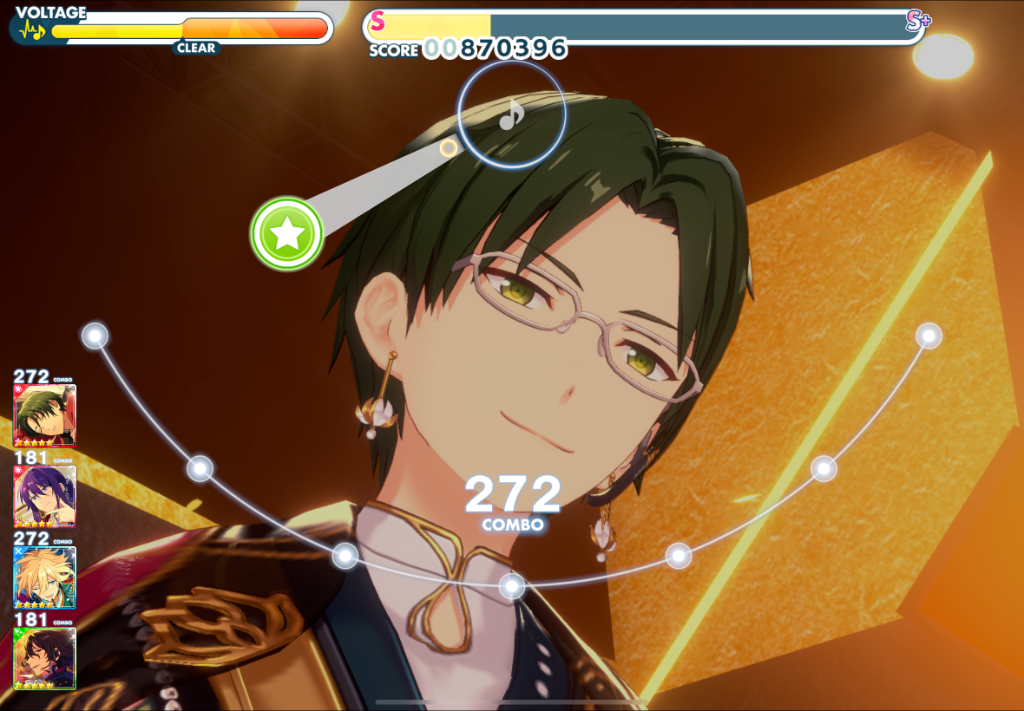Screen dimensions: 1024x711
Task: Tap the green star note
Action: (x=287, y=234)
